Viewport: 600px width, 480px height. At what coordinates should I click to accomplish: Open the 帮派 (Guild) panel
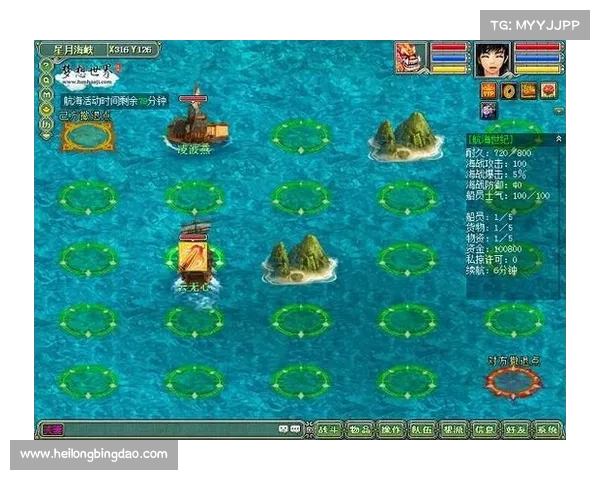[x=453, y=430]
